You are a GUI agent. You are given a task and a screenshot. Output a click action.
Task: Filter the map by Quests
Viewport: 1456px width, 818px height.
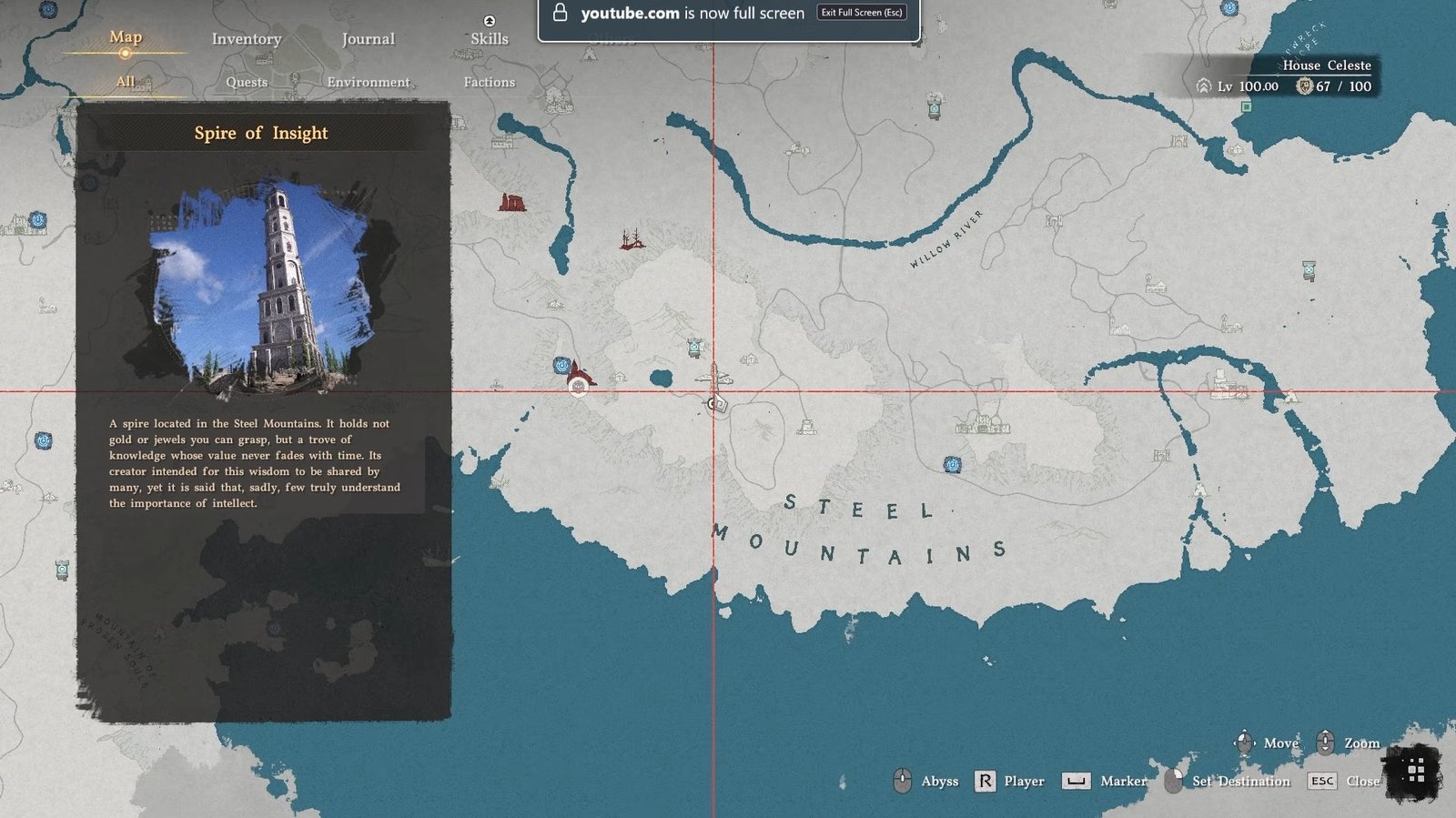pyautogui.click(x=247, y=82)
